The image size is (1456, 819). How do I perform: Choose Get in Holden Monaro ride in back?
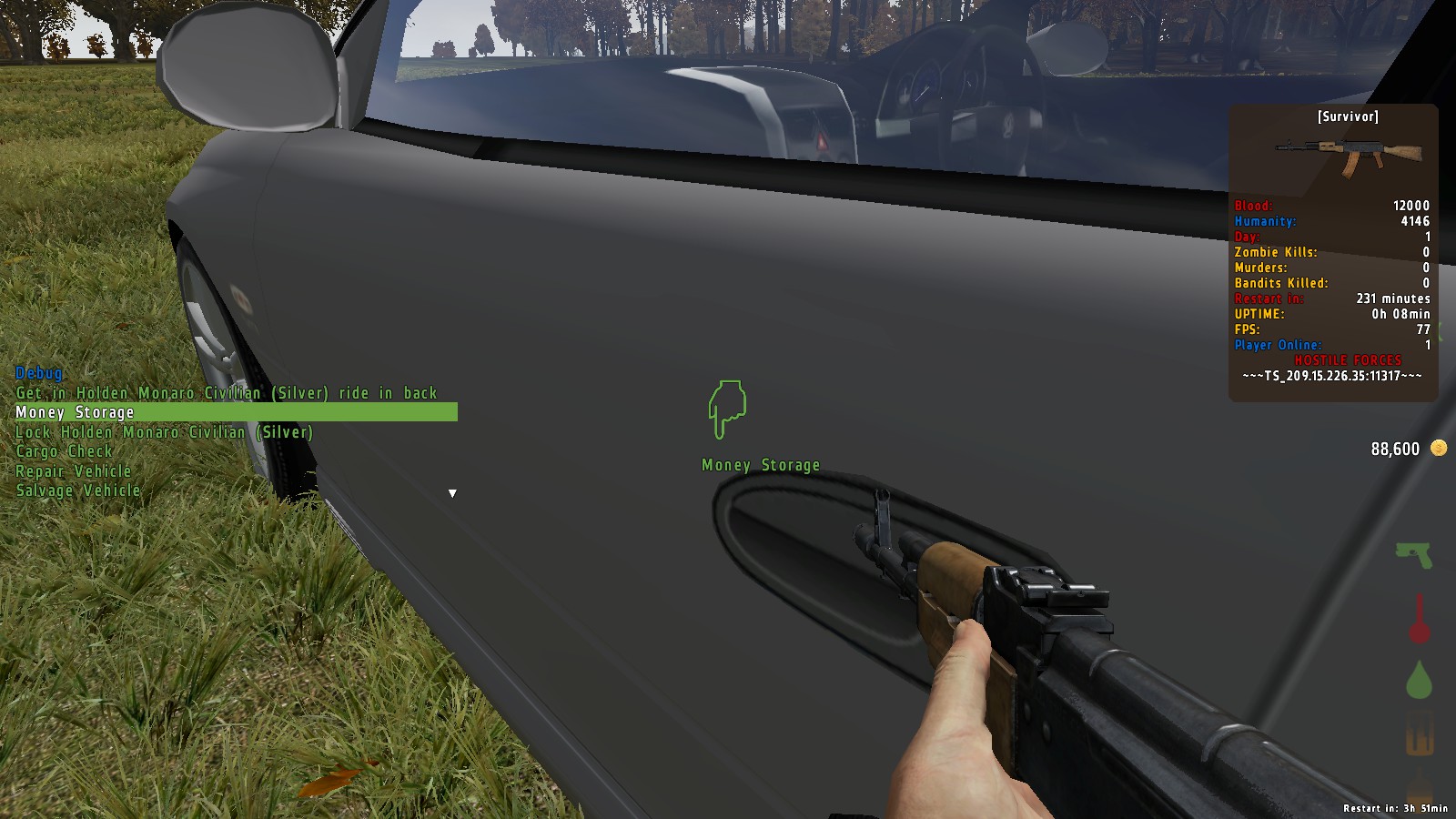click(227, 393)
